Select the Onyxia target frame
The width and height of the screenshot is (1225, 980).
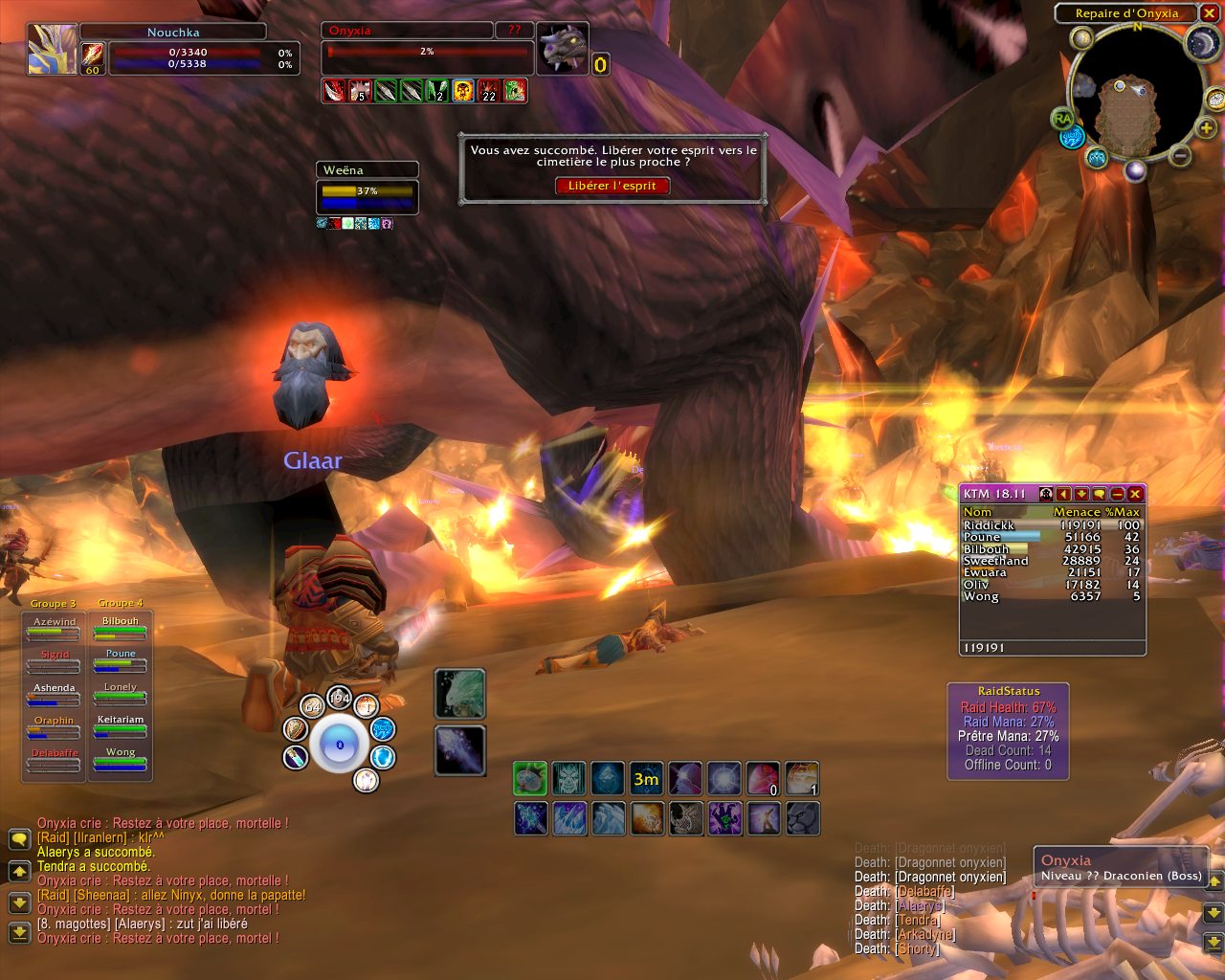[x=427, y=50]
